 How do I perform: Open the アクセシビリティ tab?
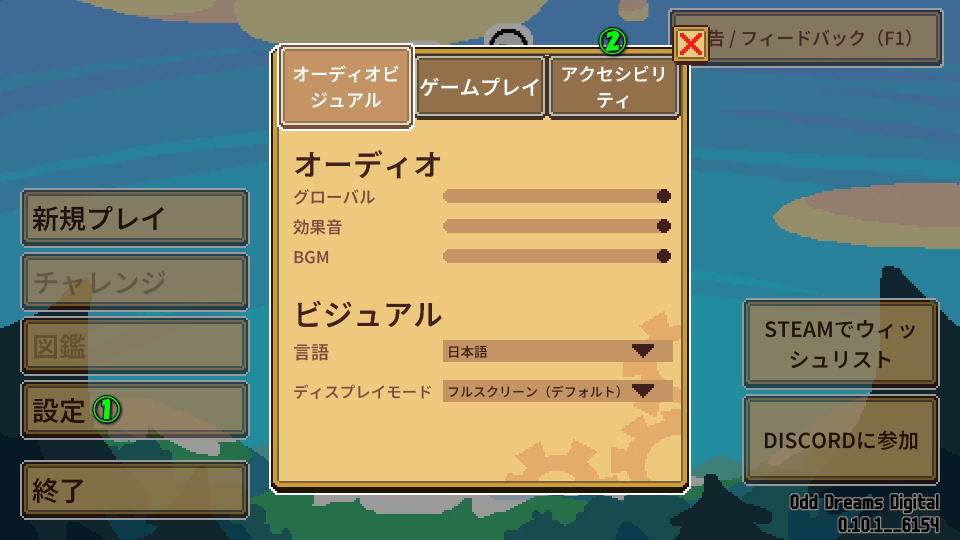[613, 88]
